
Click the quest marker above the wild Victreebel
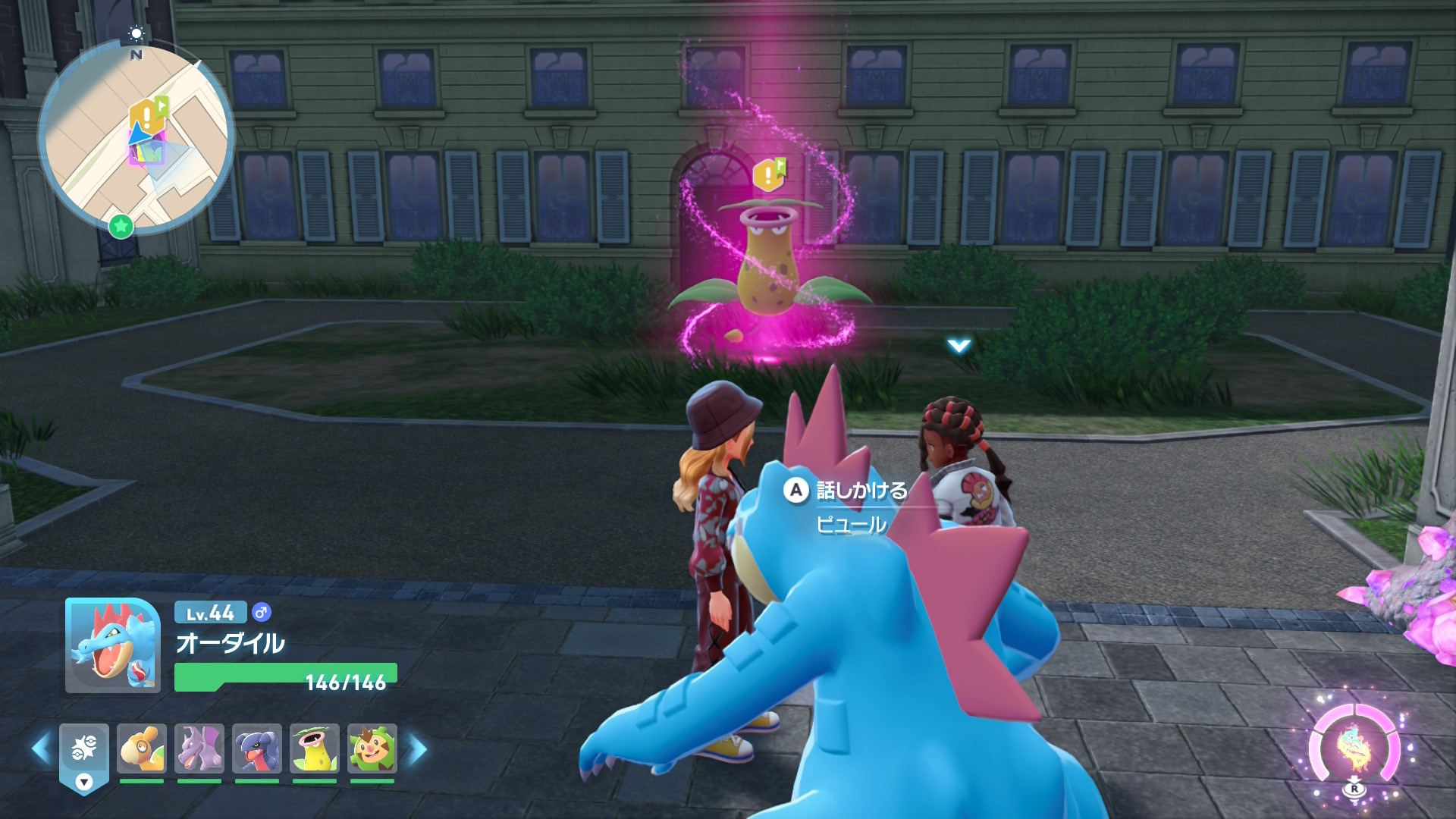pyautogui.click(x=767, y=175)
